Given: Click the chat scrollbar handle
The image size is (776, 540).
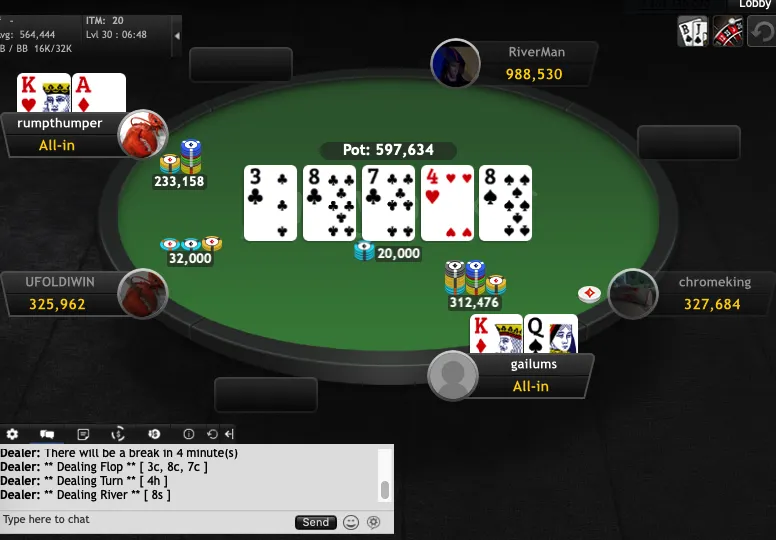Looking at the screenshot, I should 384,490.
